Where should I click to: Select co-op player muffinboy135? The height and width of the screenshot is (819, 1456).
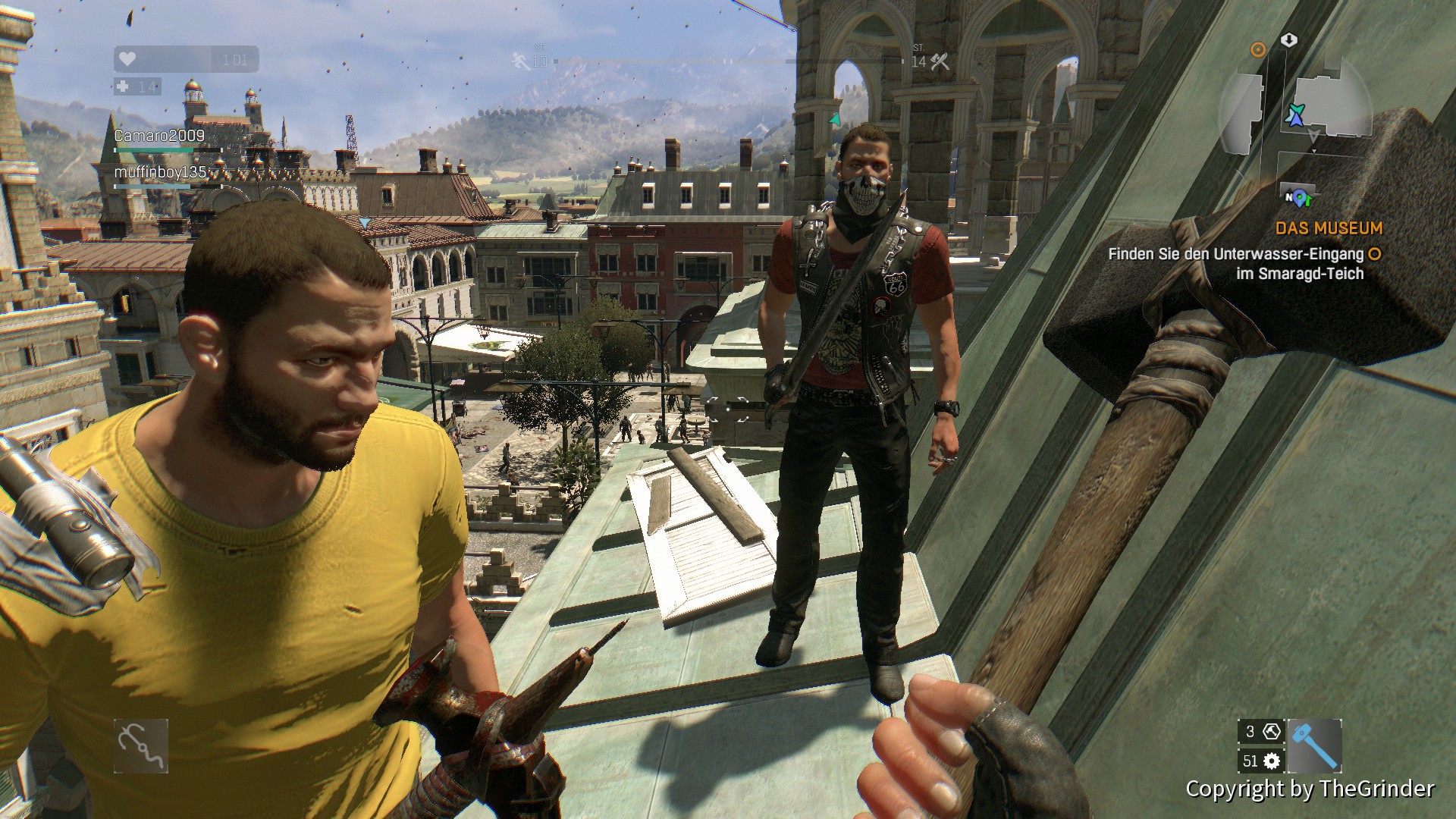[160, 172]
